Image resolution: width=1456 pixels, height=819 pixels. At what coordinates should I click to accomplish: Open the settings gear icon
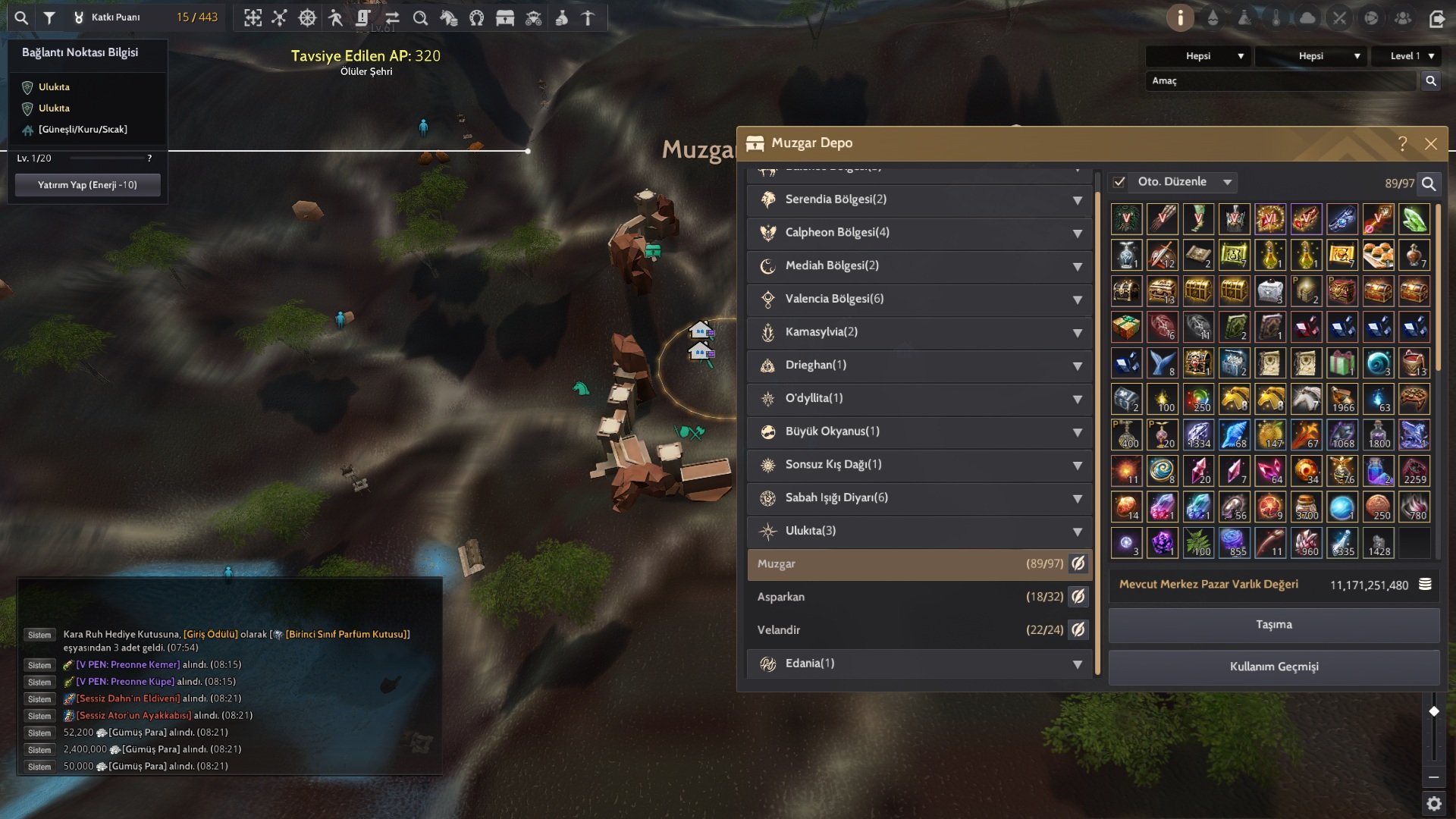point(1433,803)
